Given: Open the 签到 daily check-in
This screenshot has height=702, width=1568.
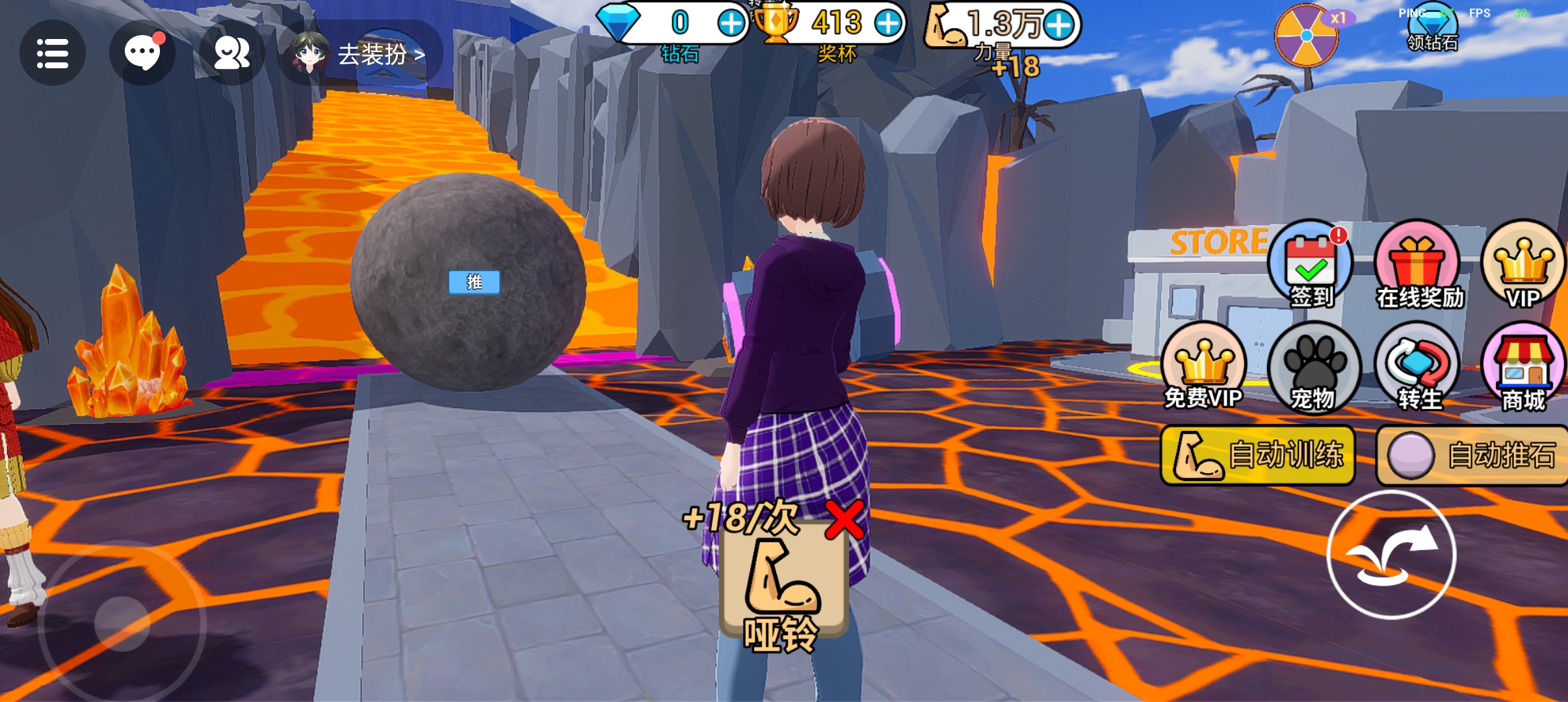Looking at the screenshot, I should [x=1311, y=265].
